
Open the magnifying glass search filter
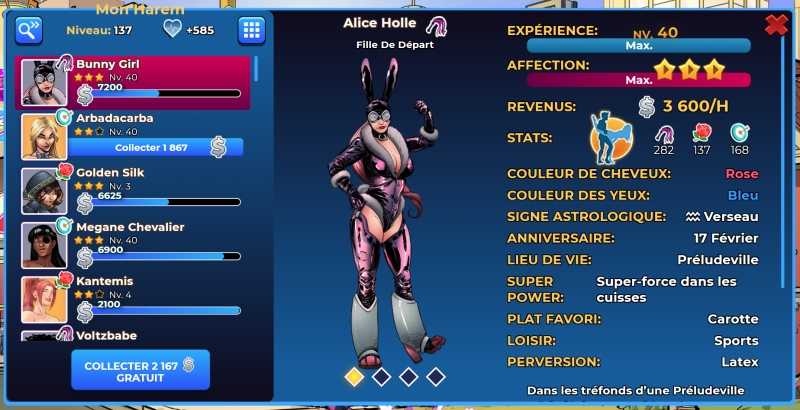(x=29, y=30)
